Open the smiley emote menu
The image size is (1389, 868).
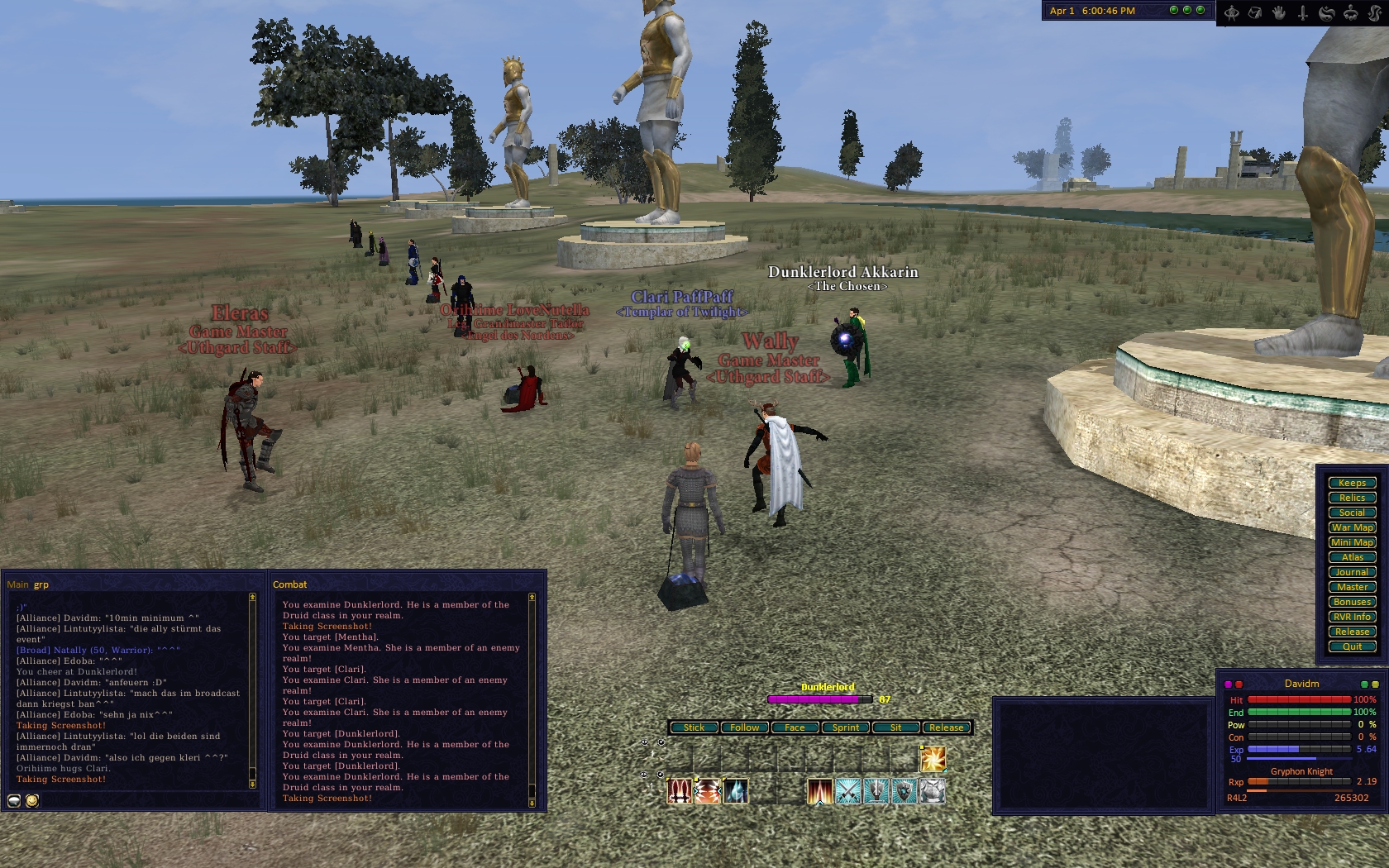(32, 800)
